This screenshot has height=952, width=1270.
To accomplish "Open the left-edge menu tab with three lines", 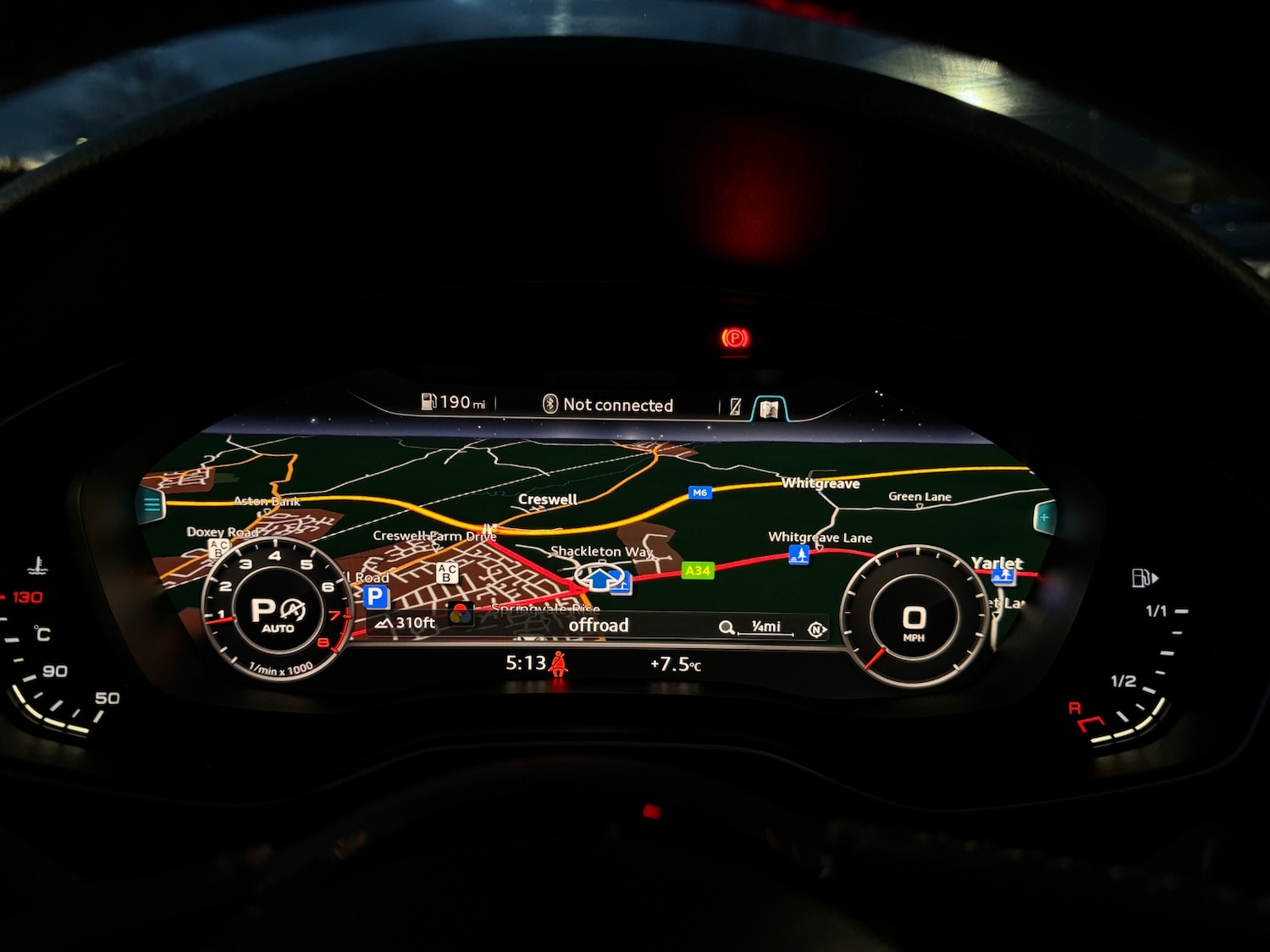I will click(152, 505).
